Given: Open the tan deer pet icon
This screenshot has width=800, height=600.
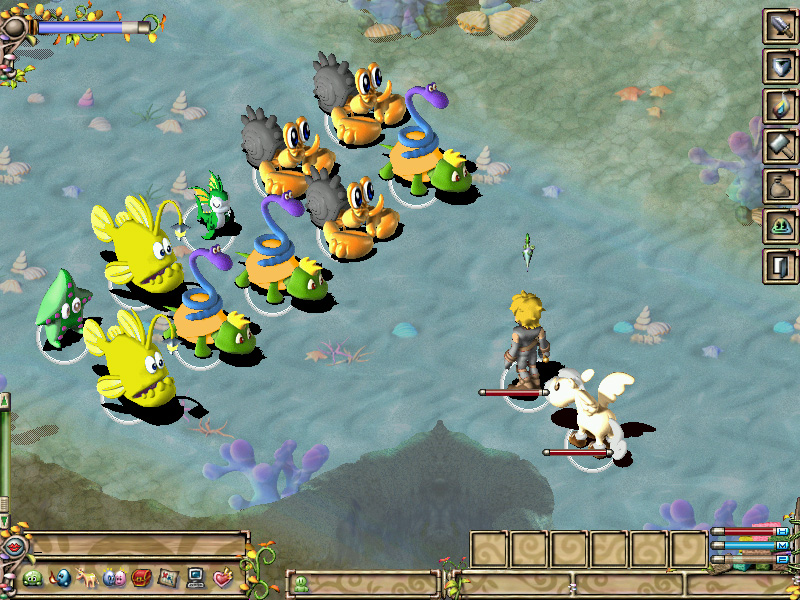Looking at the screenshot, I should 87,578.
